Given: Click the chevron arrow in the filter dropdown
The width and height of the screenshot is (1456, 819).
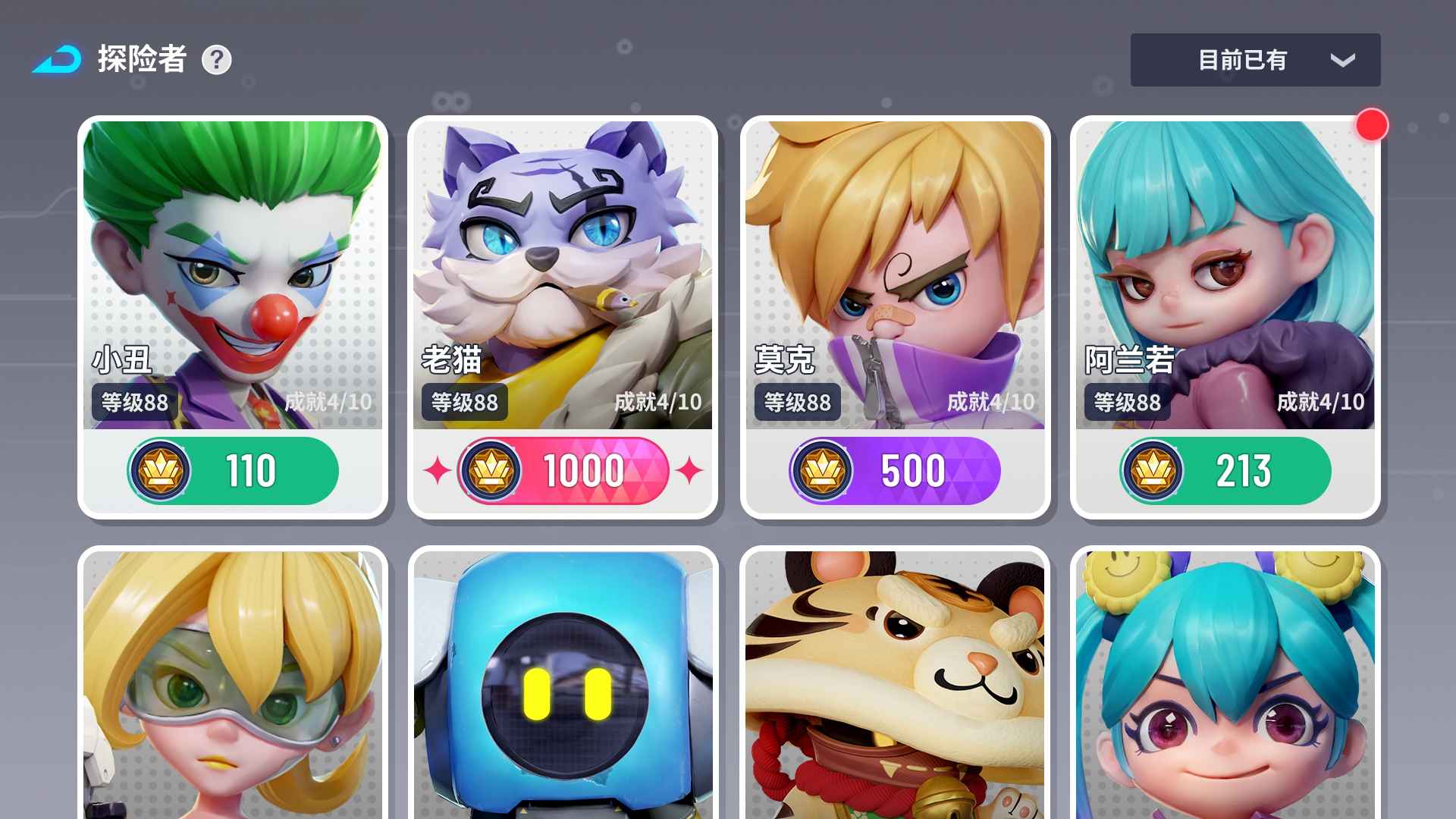Looking at the screenshot, I should 1342,60.
